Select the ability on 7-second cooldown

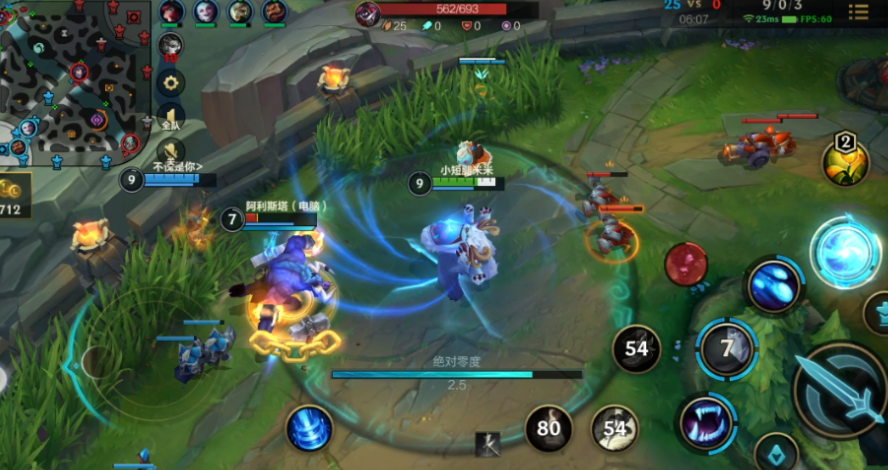point(727,349)
